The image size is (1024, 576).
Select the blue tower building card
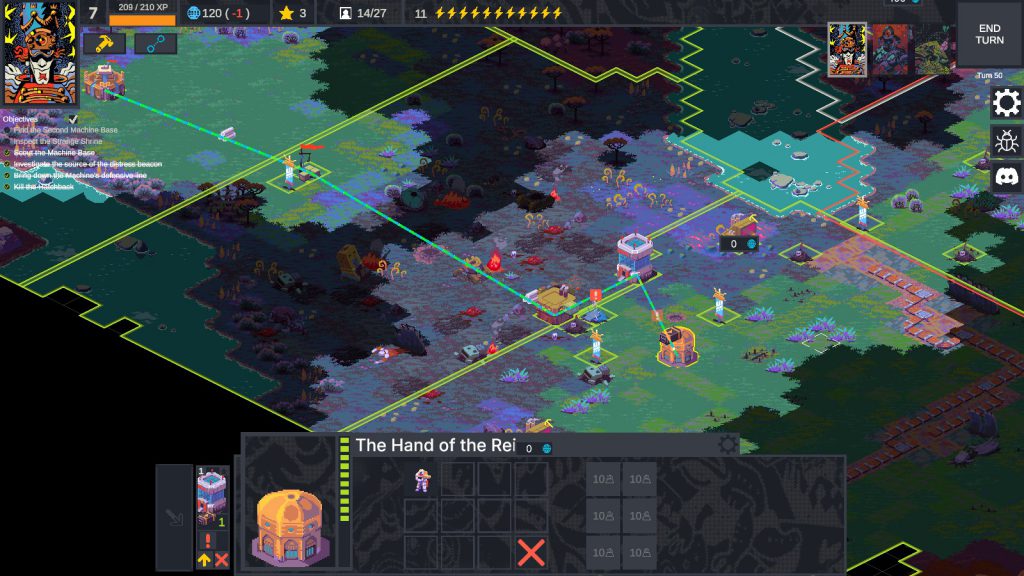(x=212, y=497)
